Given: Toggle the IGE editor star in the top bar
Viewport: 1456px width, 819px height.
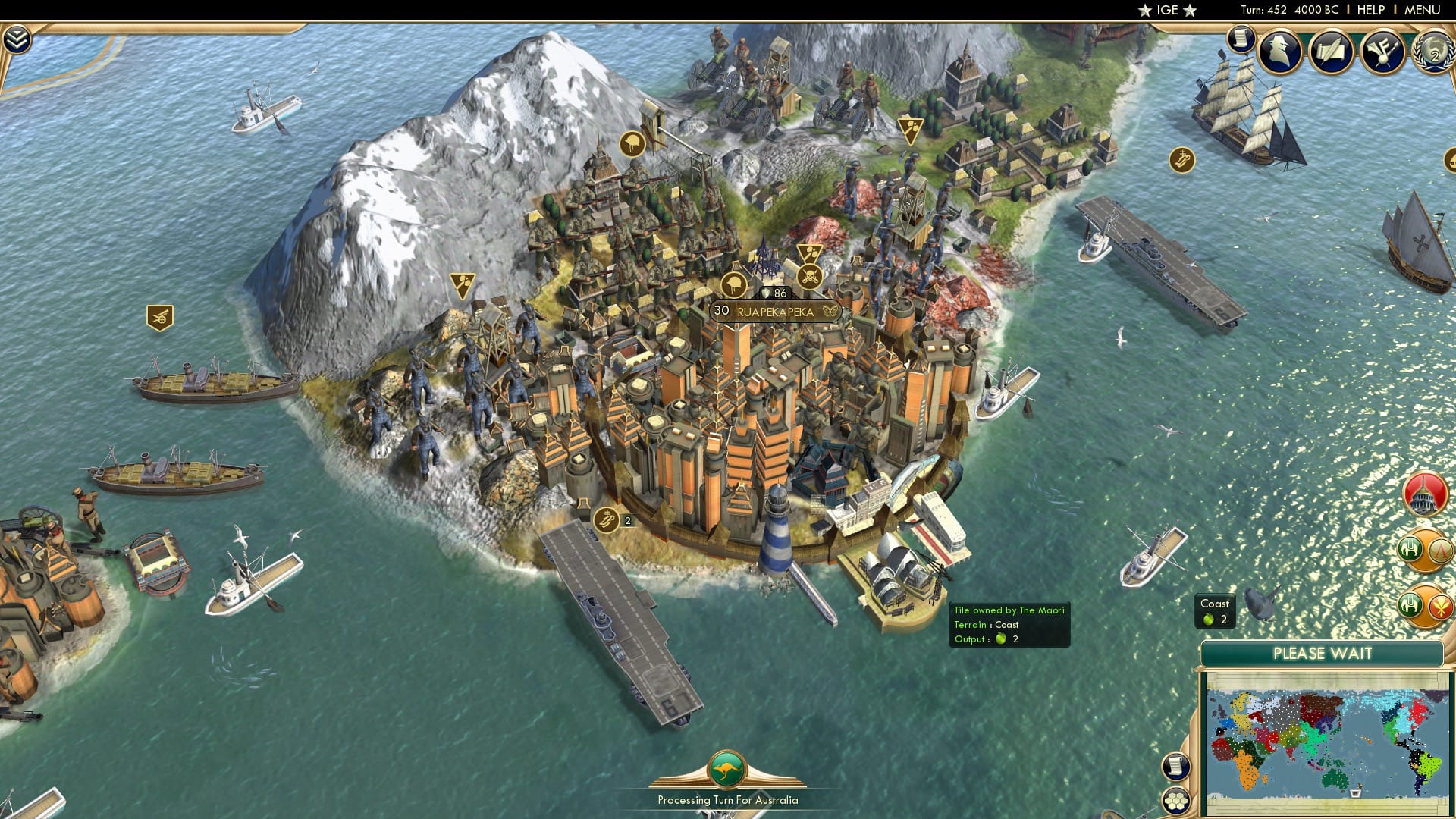Looking at the screenshot, I should click(1144, 10).
